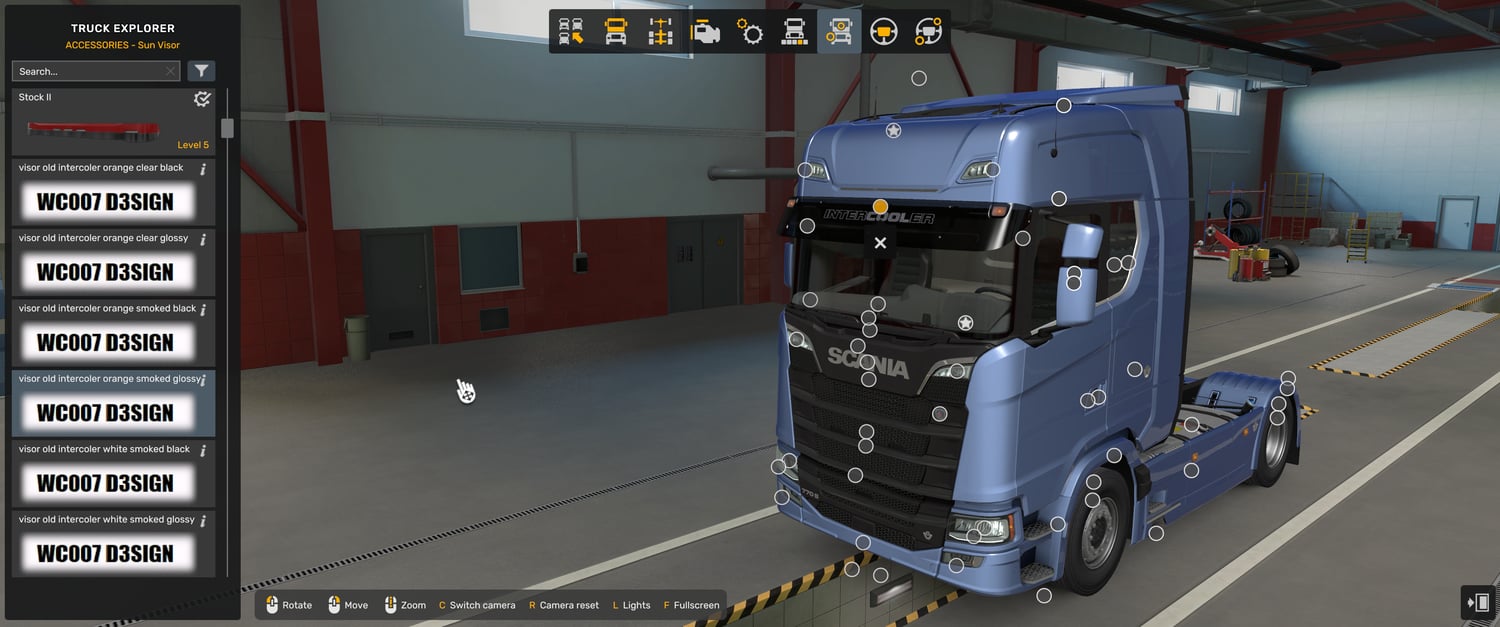Close the sun visor slot with X
Viewport: 1500px width, 627px height.
pyautogui.click(x=880, y=243)
